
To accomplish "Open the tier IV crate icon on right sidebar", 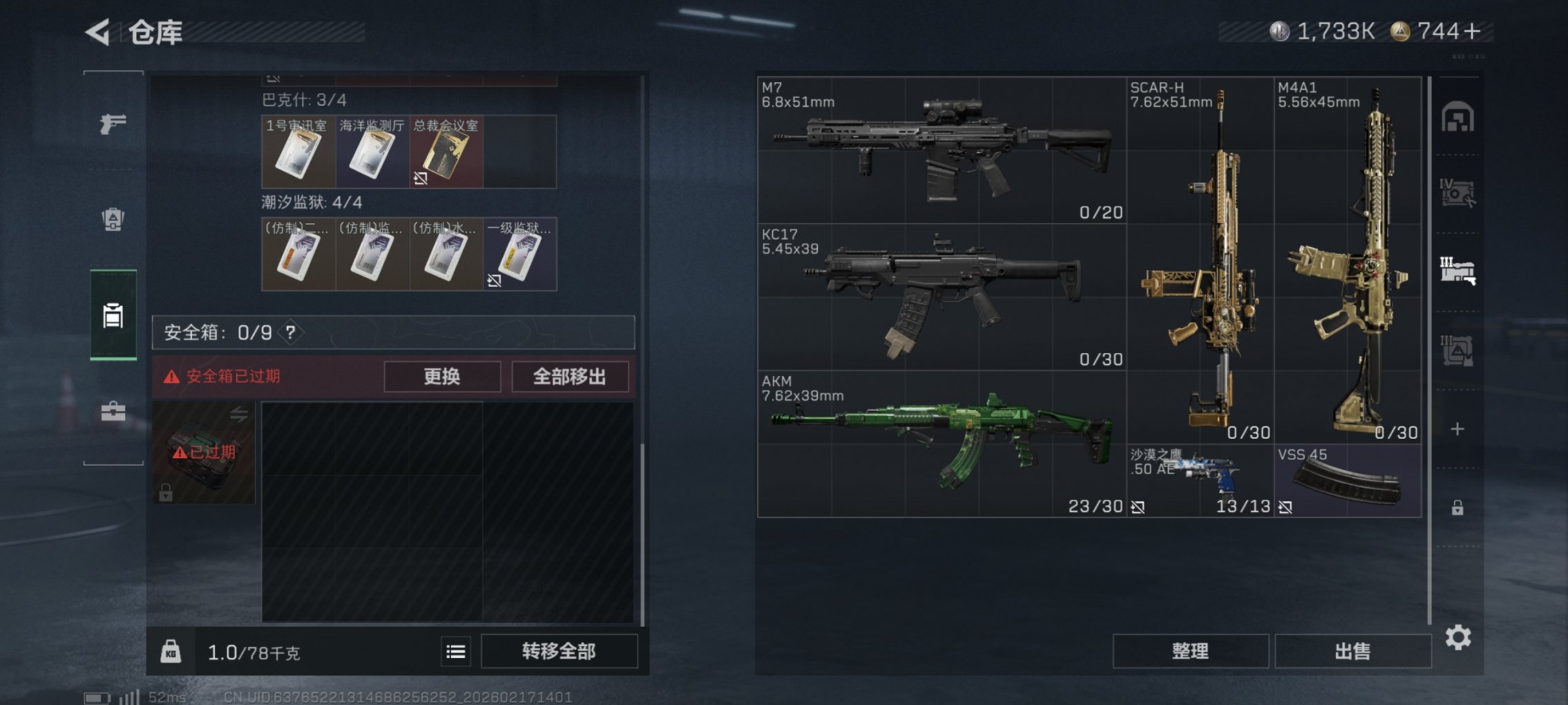I will [x=1457, y=194].
